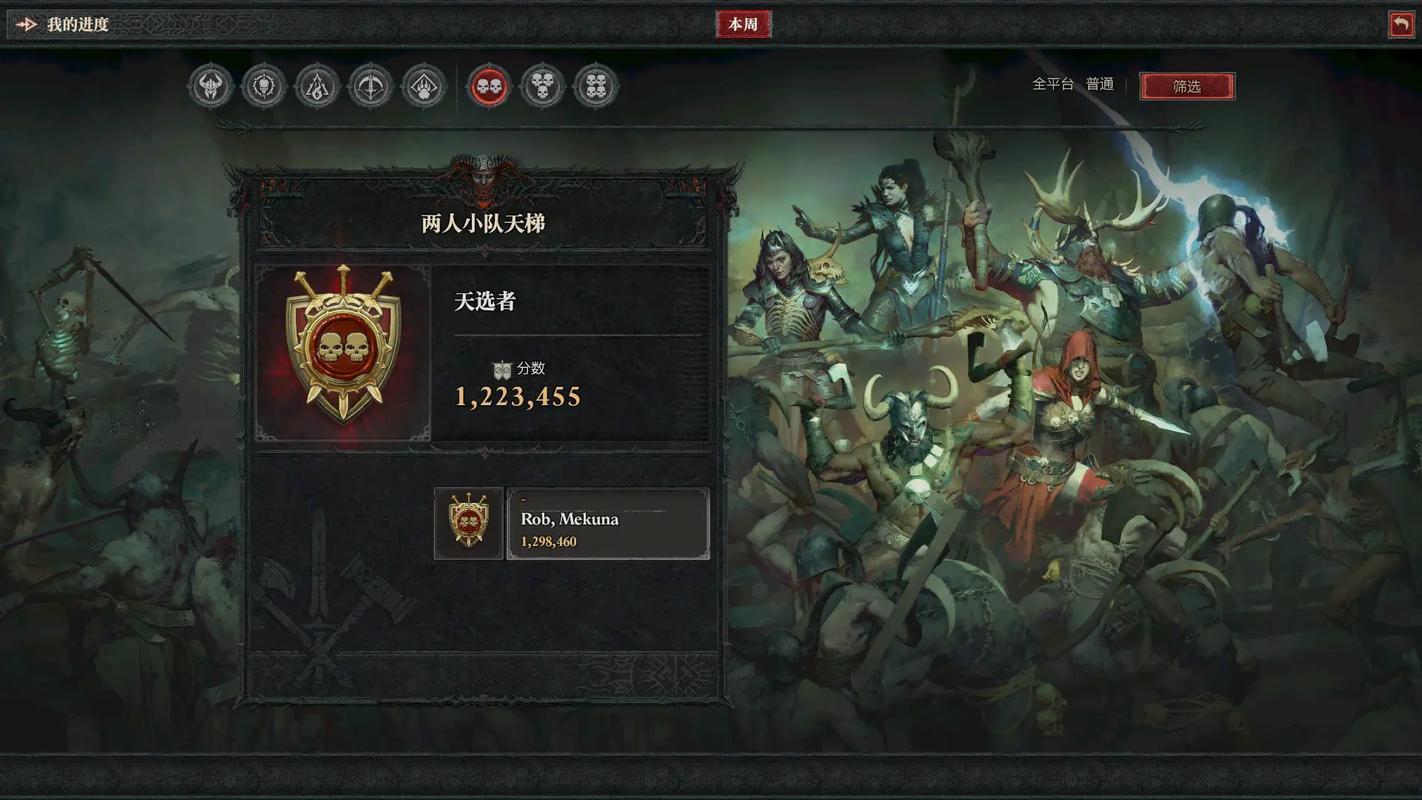Click the 全平台 platform filter label

(x=1052, y=84)
